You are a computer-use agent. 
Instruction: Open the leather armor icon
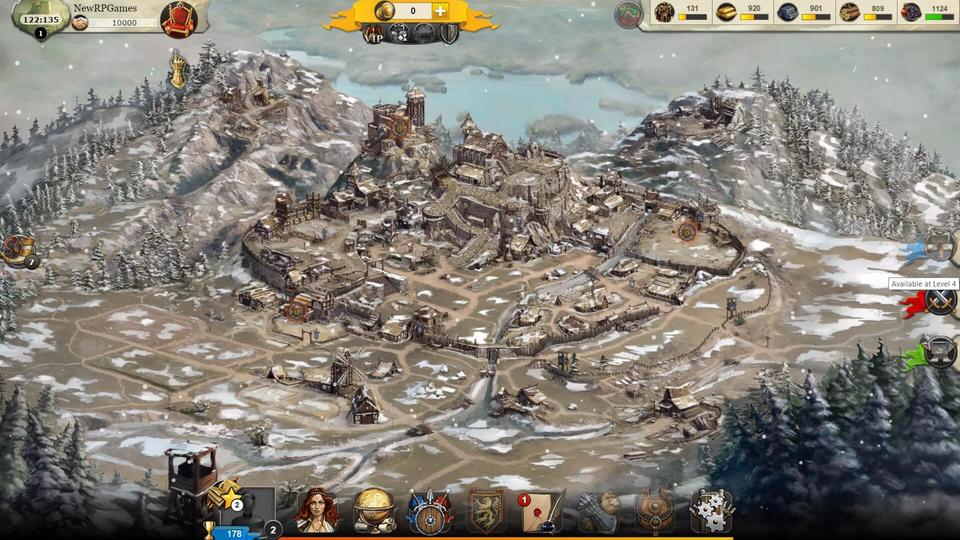(x=655, y=511)
